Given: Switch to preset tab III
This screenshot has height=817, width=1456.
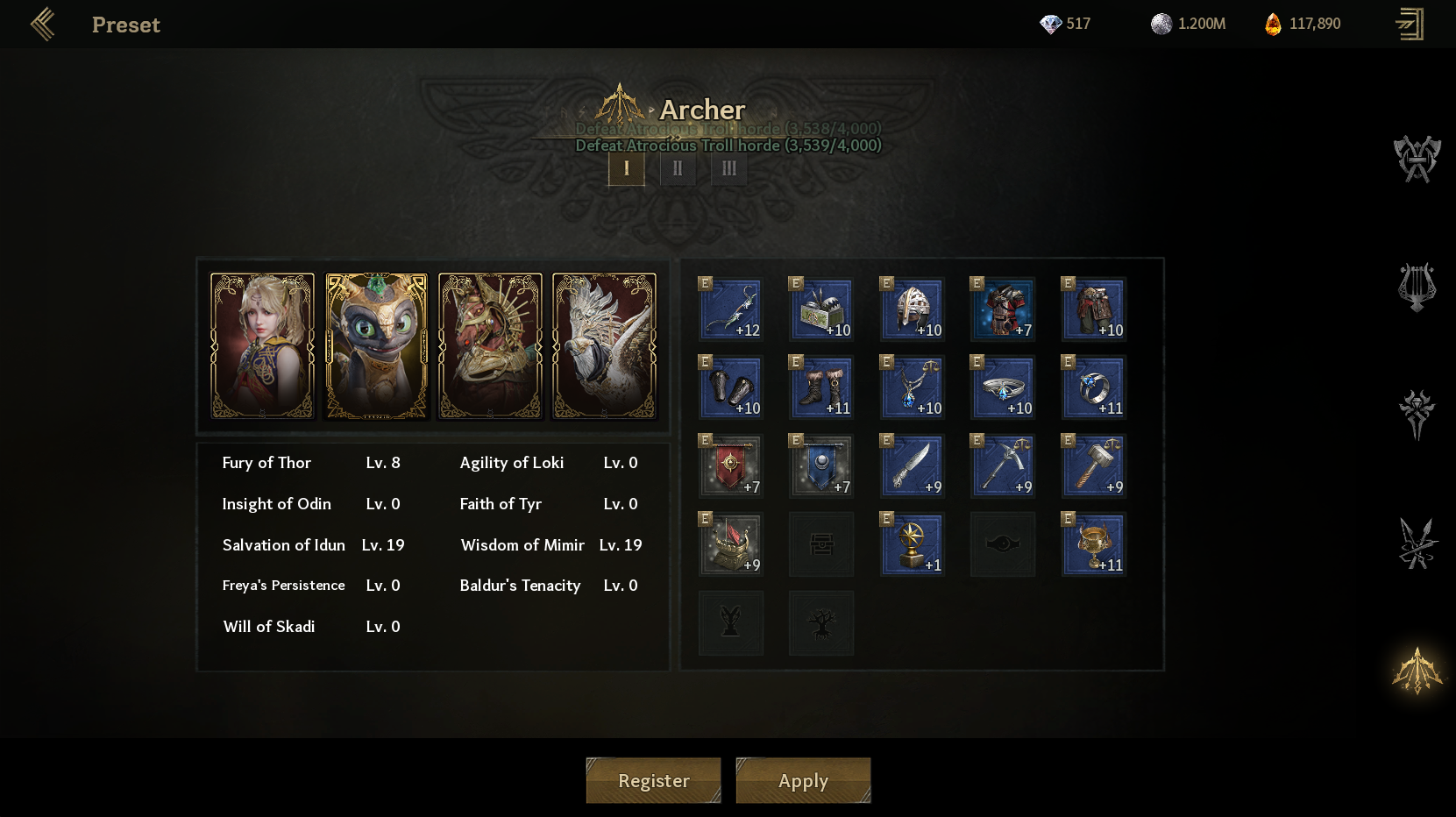Looking at the screenshot, I should [x=729, y=168].
